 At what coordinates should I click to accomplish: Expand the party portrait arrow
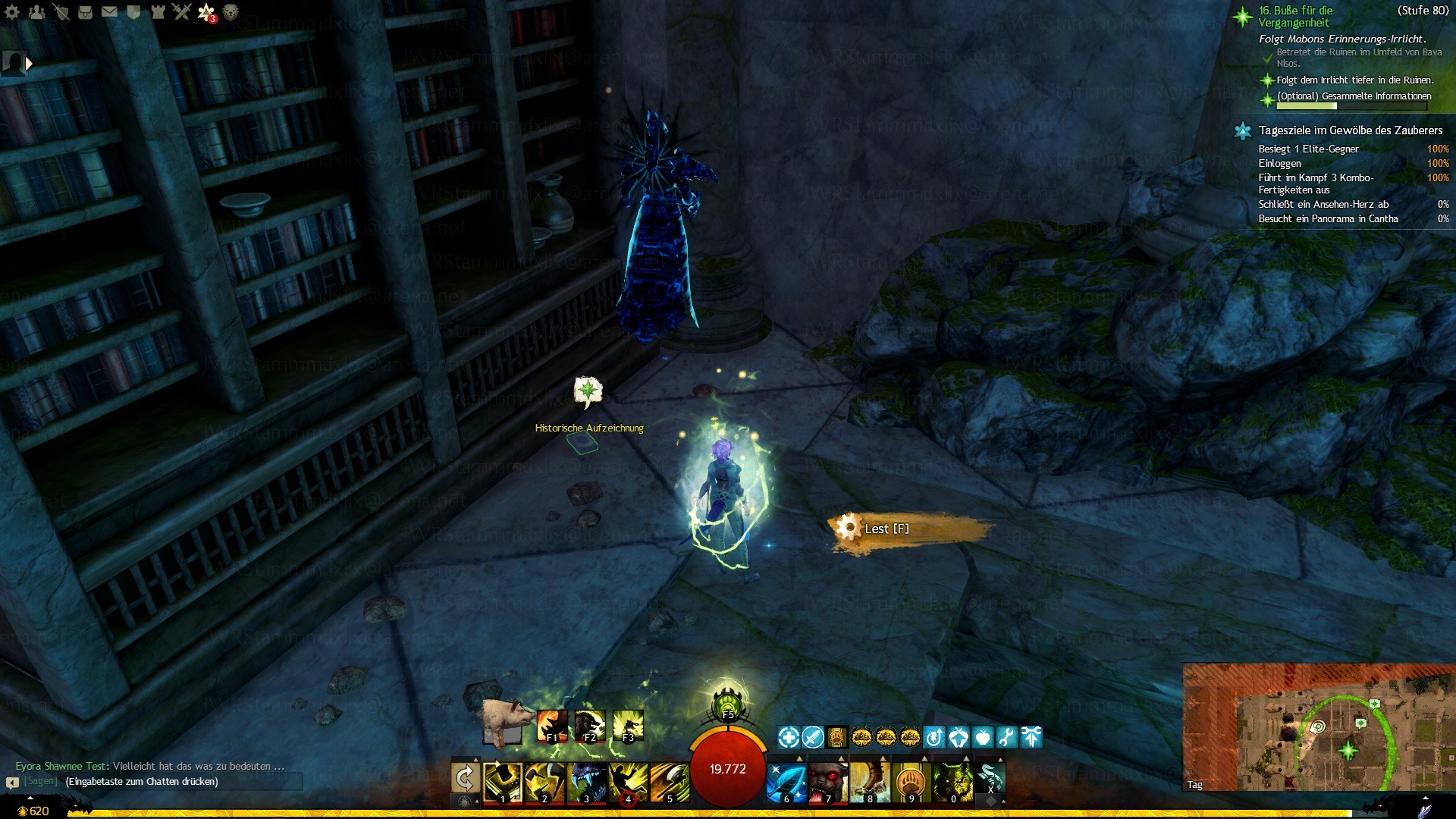(x=30, y=64)
